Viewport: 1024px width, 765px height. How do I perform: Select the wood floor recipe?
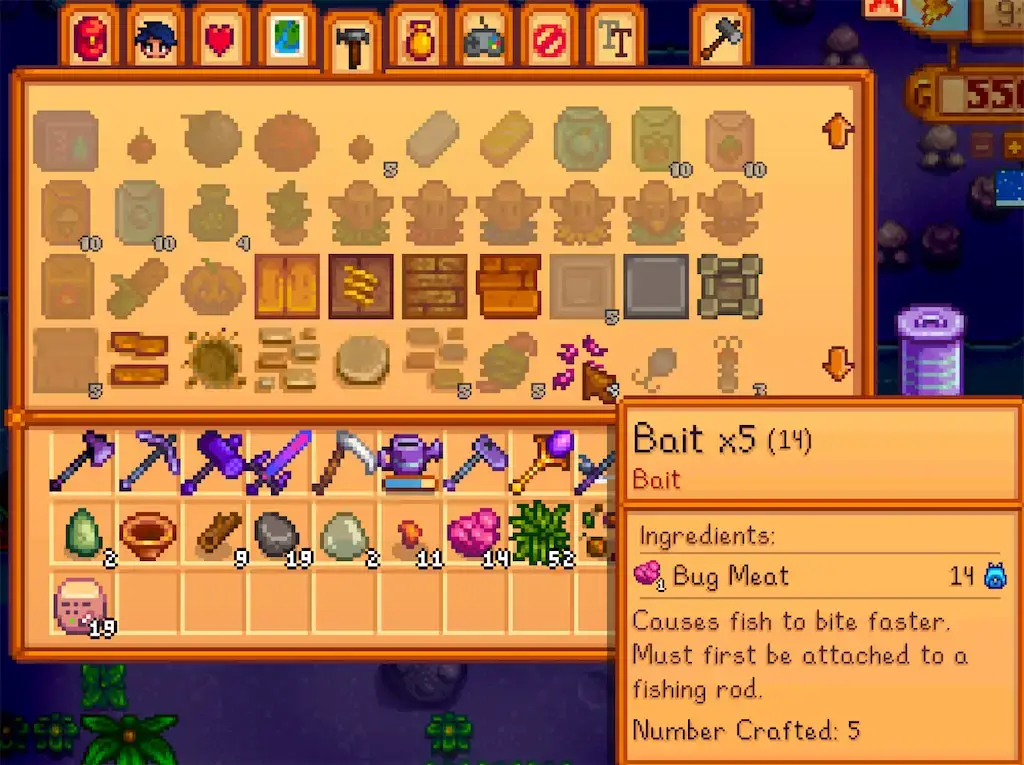[287, 286]
